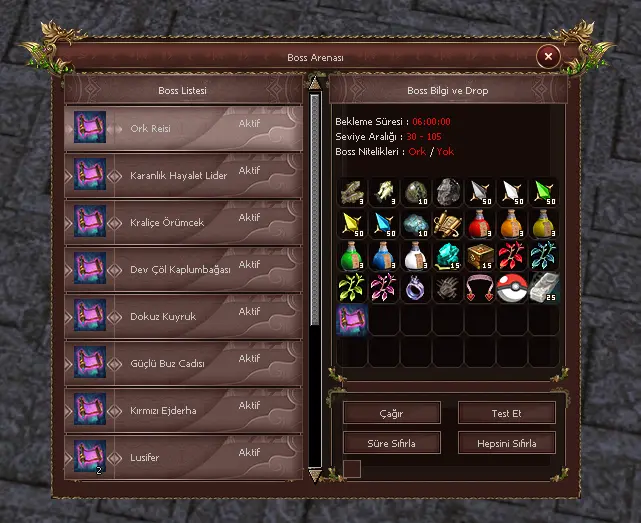Viewport: 641px width, 523px height.
Task: Pick the Lusifer boss row
Action: (183, 457)
